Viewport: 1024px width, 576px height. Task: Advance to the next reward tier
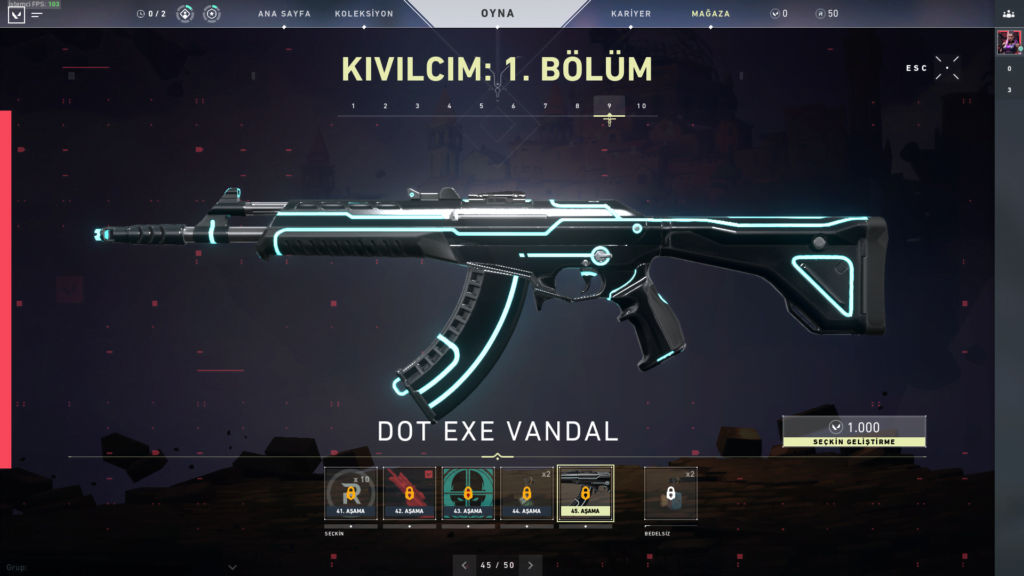point(531,565)
